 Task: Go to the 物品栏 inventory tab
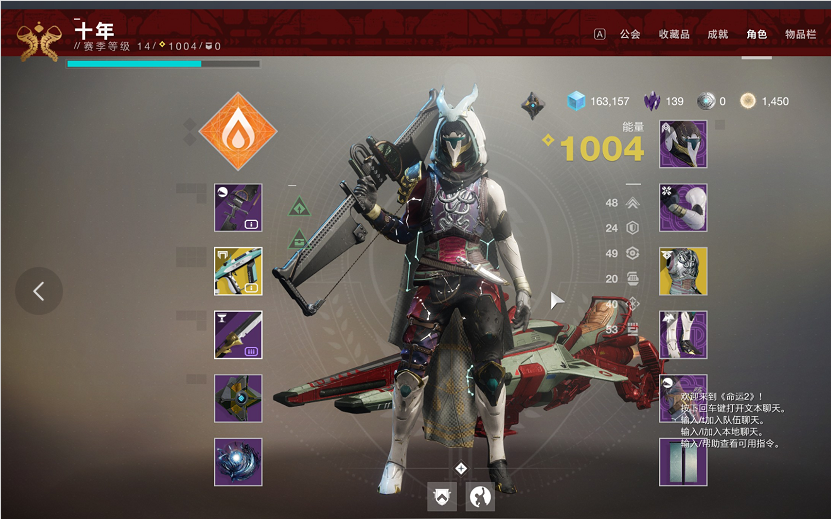(x=800, y=33)
